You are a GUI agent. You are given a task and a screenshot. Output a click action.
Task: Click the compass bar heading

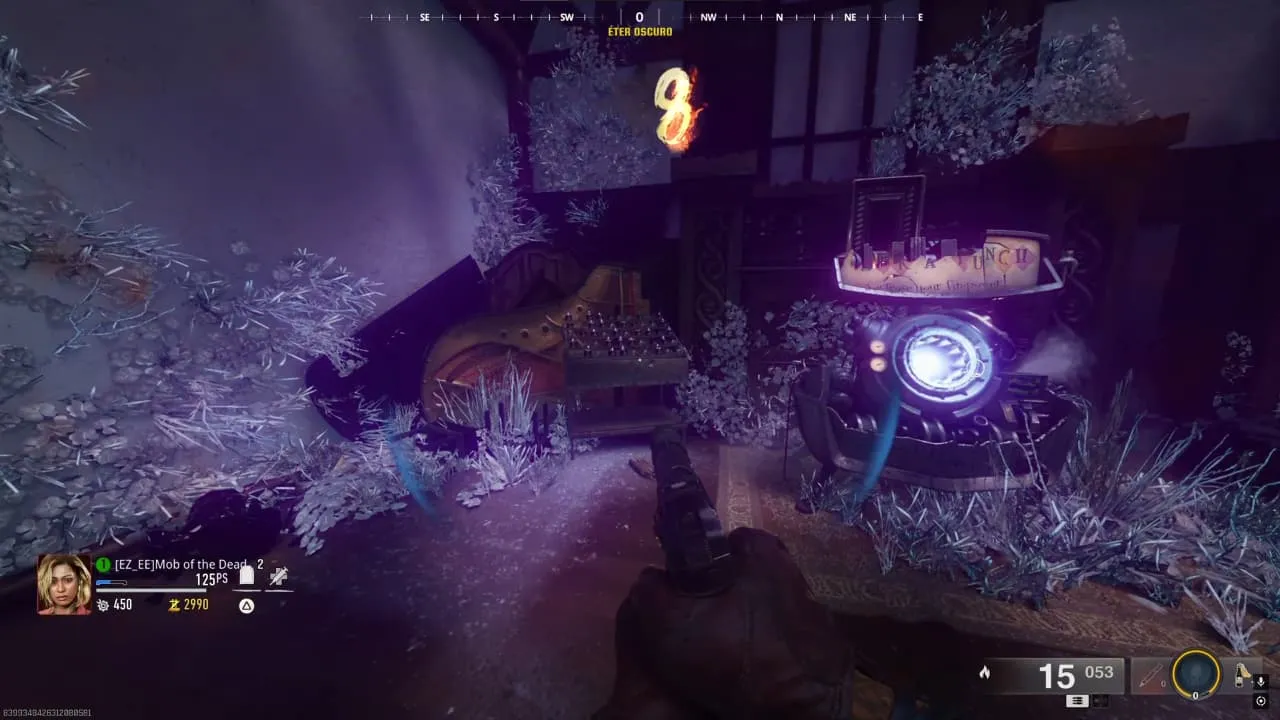click(640, 17)
